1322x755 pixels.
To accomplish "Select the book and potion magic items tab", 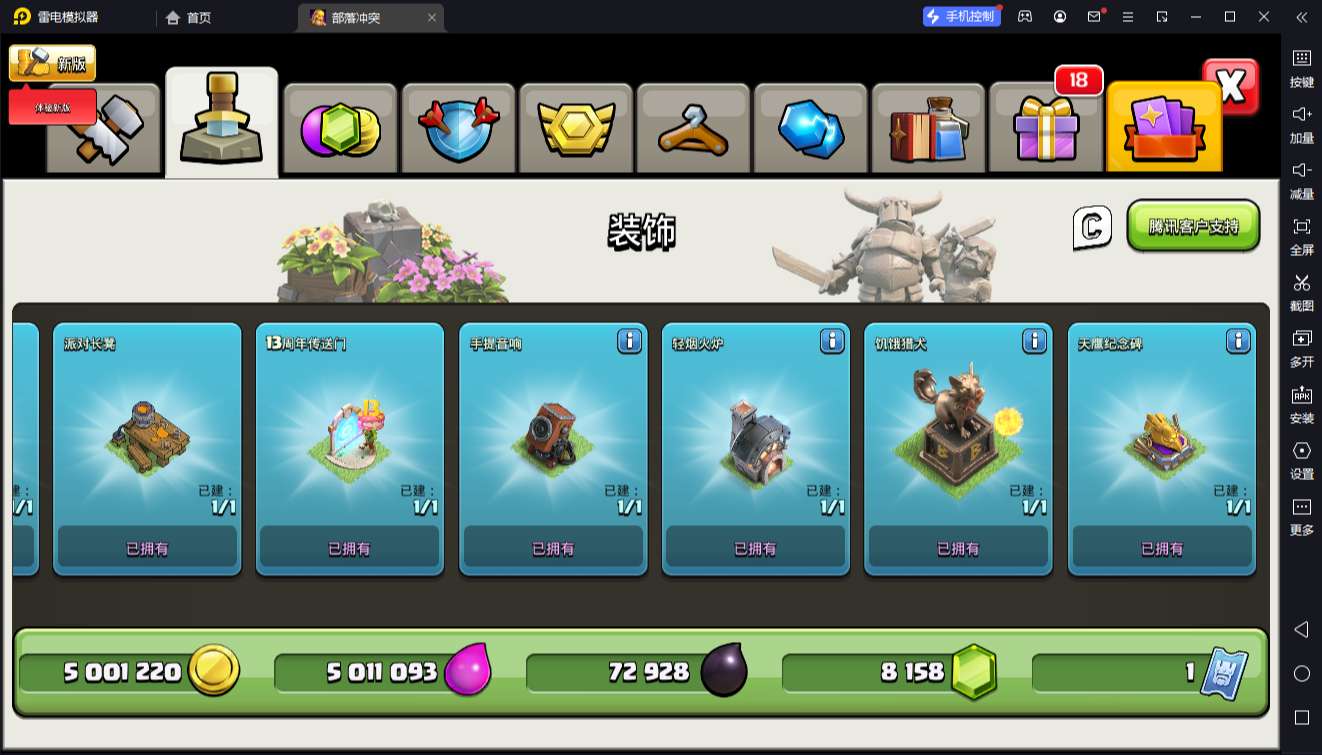I will (x=928, y=128).
